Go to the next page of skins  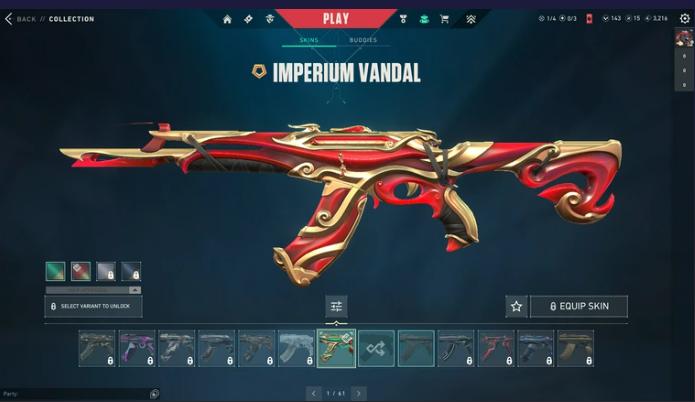(358, 393)
